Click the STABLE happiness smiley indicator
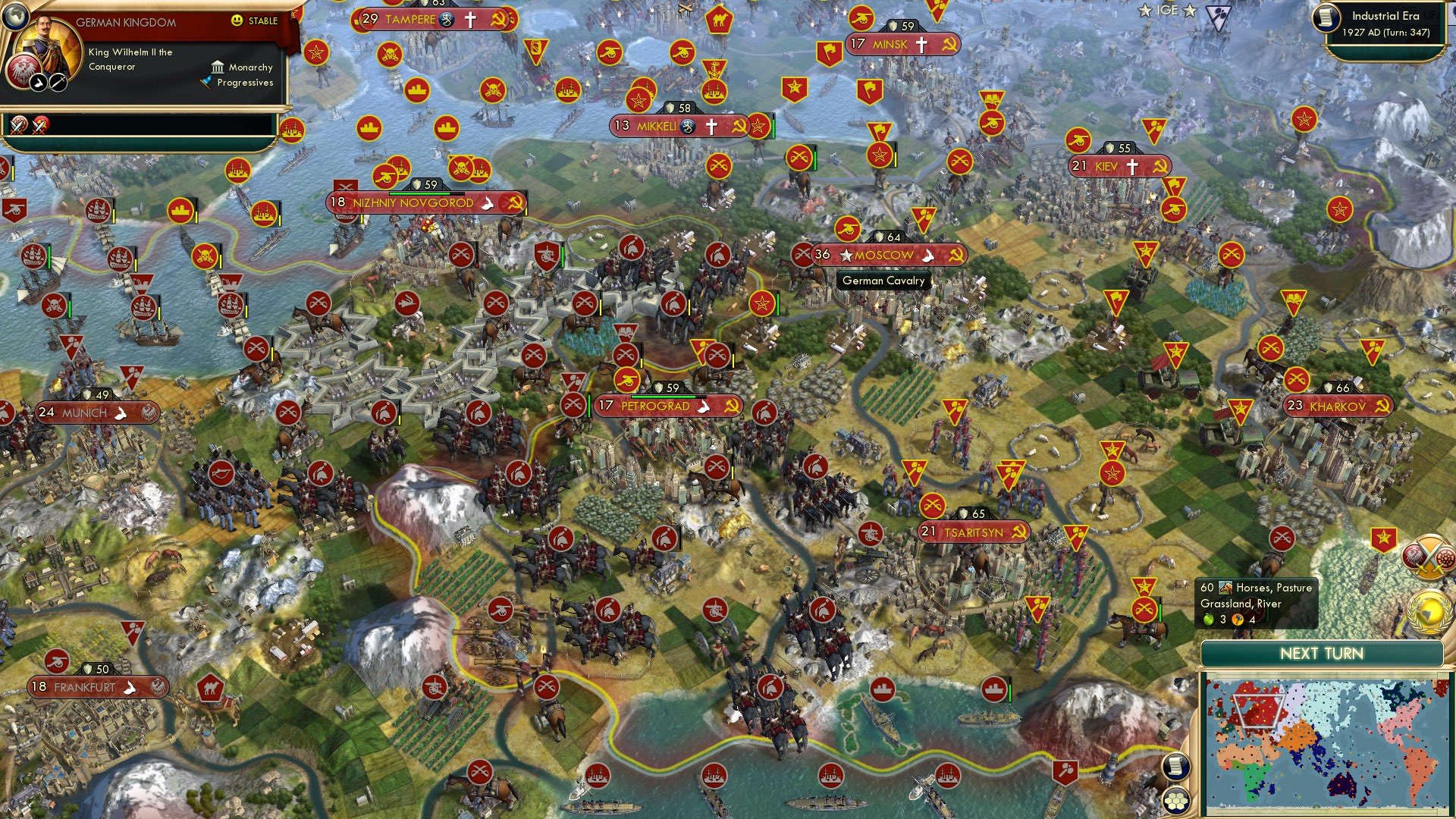This screenshot has width=1456, height=819. click(x=237, y=21)
